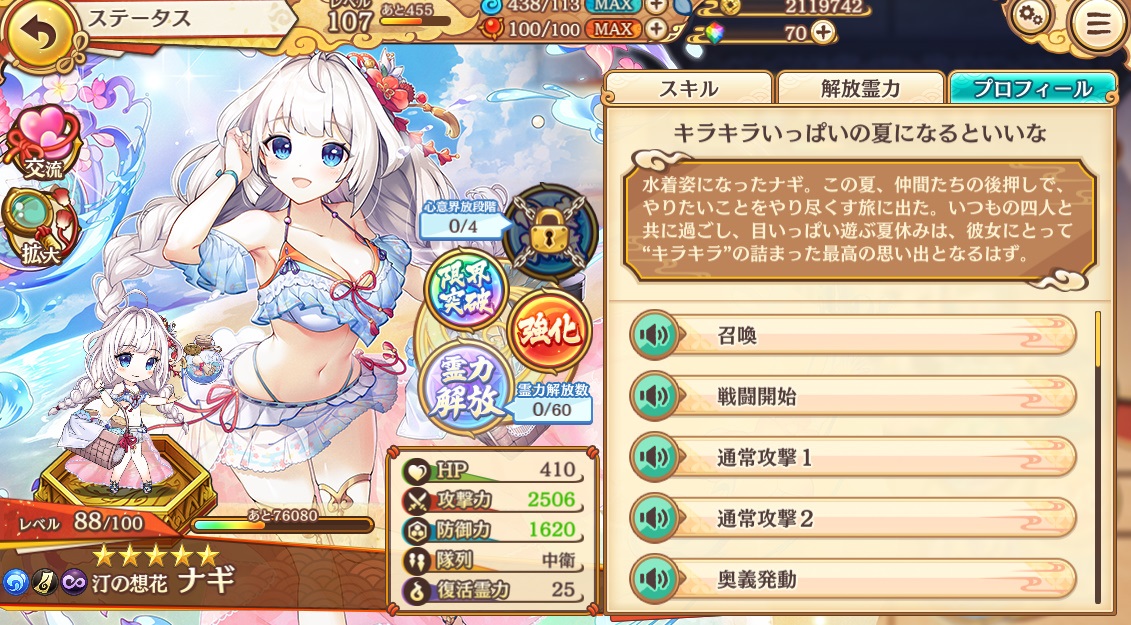This screenshot has width=1131, height=625.
Task: Open the hamburger main menu
Action: (x=1098, y=27)
